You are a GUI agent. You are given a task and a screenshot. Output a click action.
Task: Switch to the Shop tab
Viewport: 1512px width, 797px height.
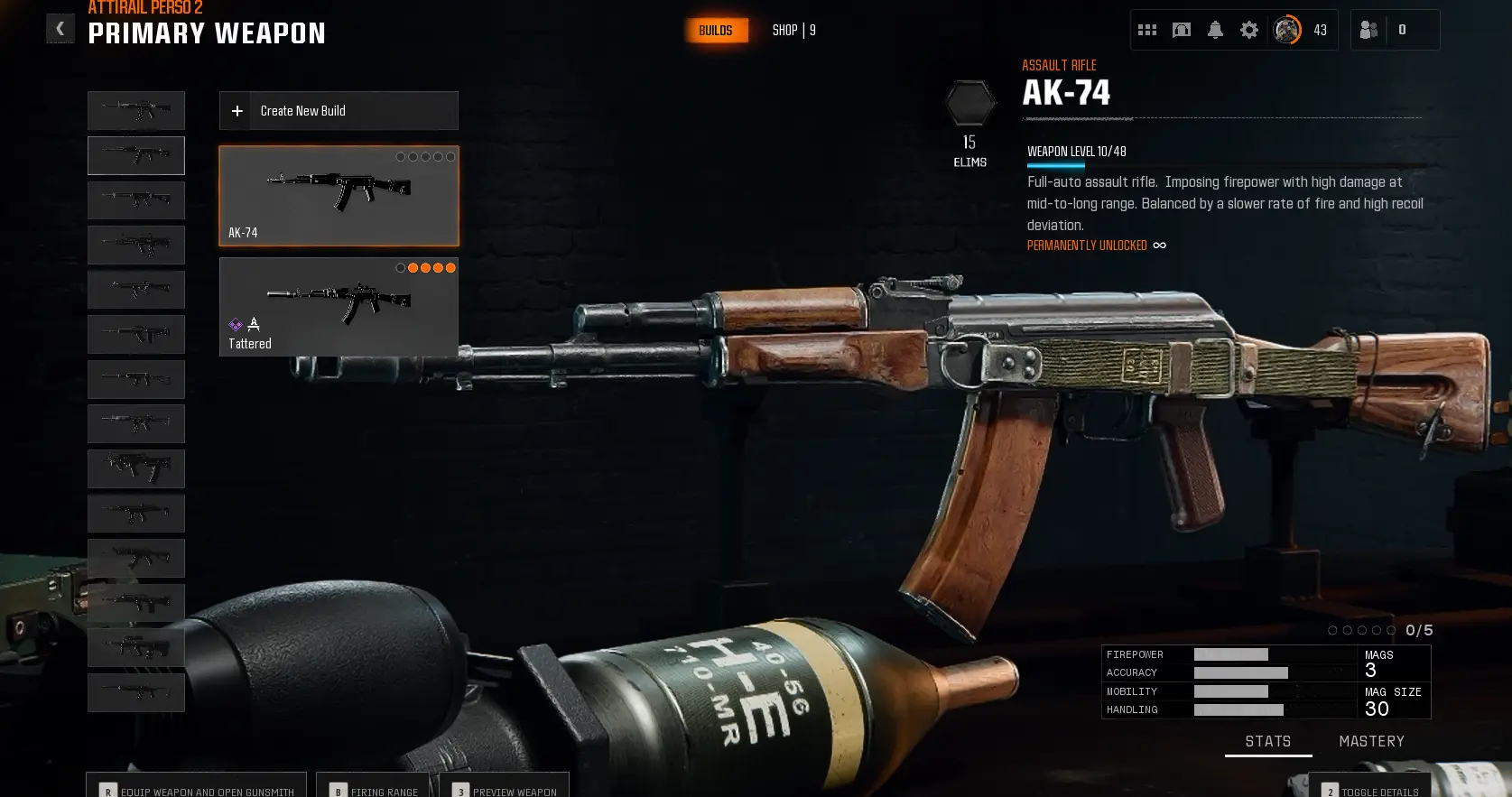pyautogui.click(x=793, y=31)
